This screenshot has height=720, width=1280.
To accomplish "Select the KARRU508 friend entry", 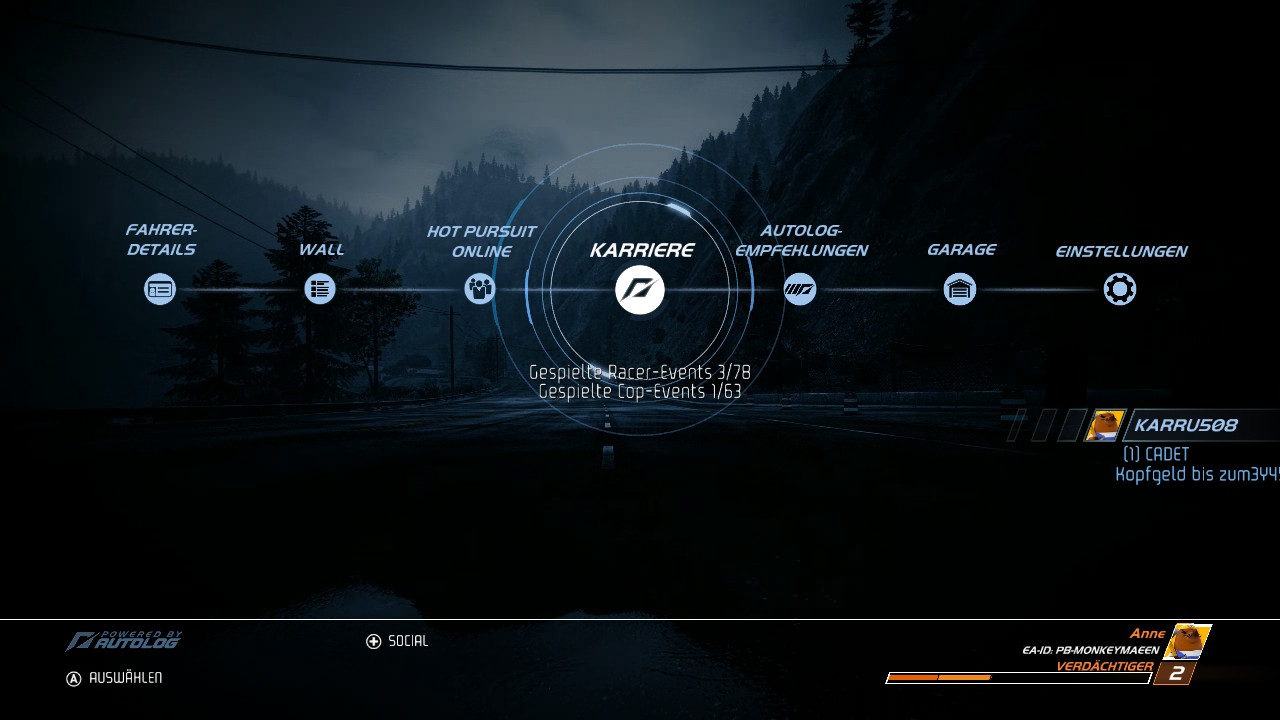I will tap(1185, 425).
